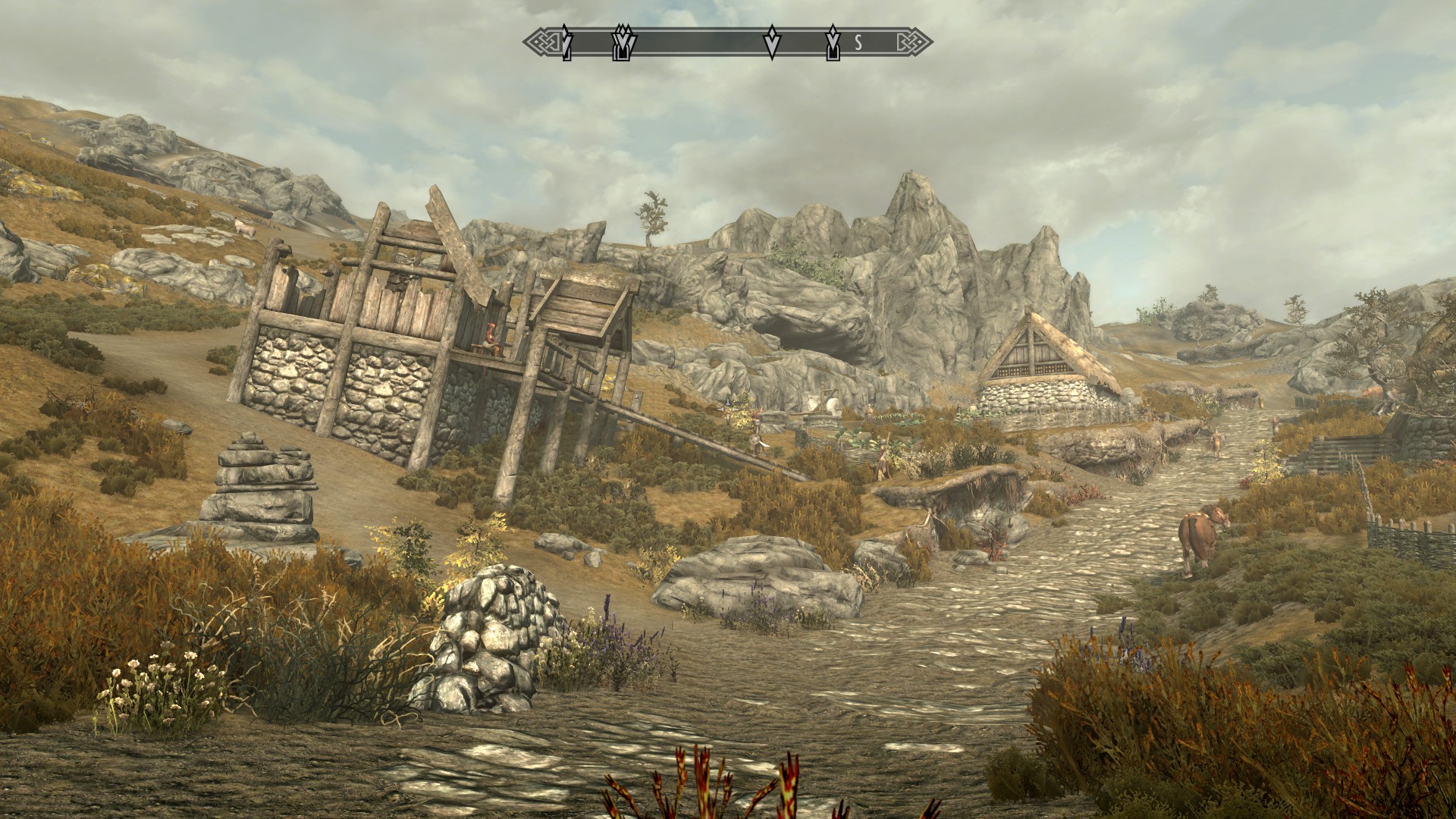Select the lone quest arrow without a door
This screenshot has width=1456, height=819.
pyautogui.click(x=772, y=43)
